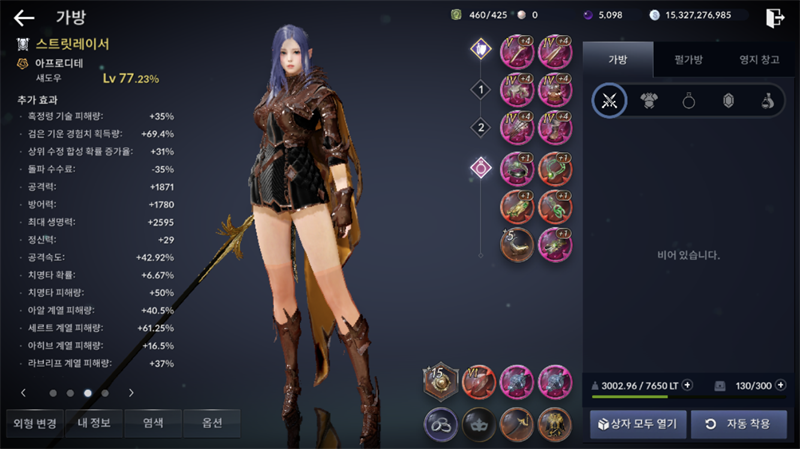Go to the previous stats page arrow
800x449 pixels.
click(x=24, y=393)
